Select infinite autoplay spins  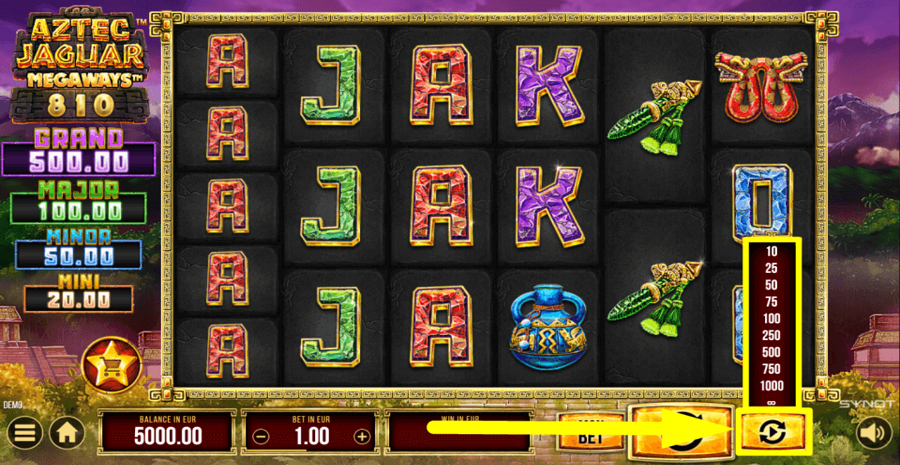point(771,402)
